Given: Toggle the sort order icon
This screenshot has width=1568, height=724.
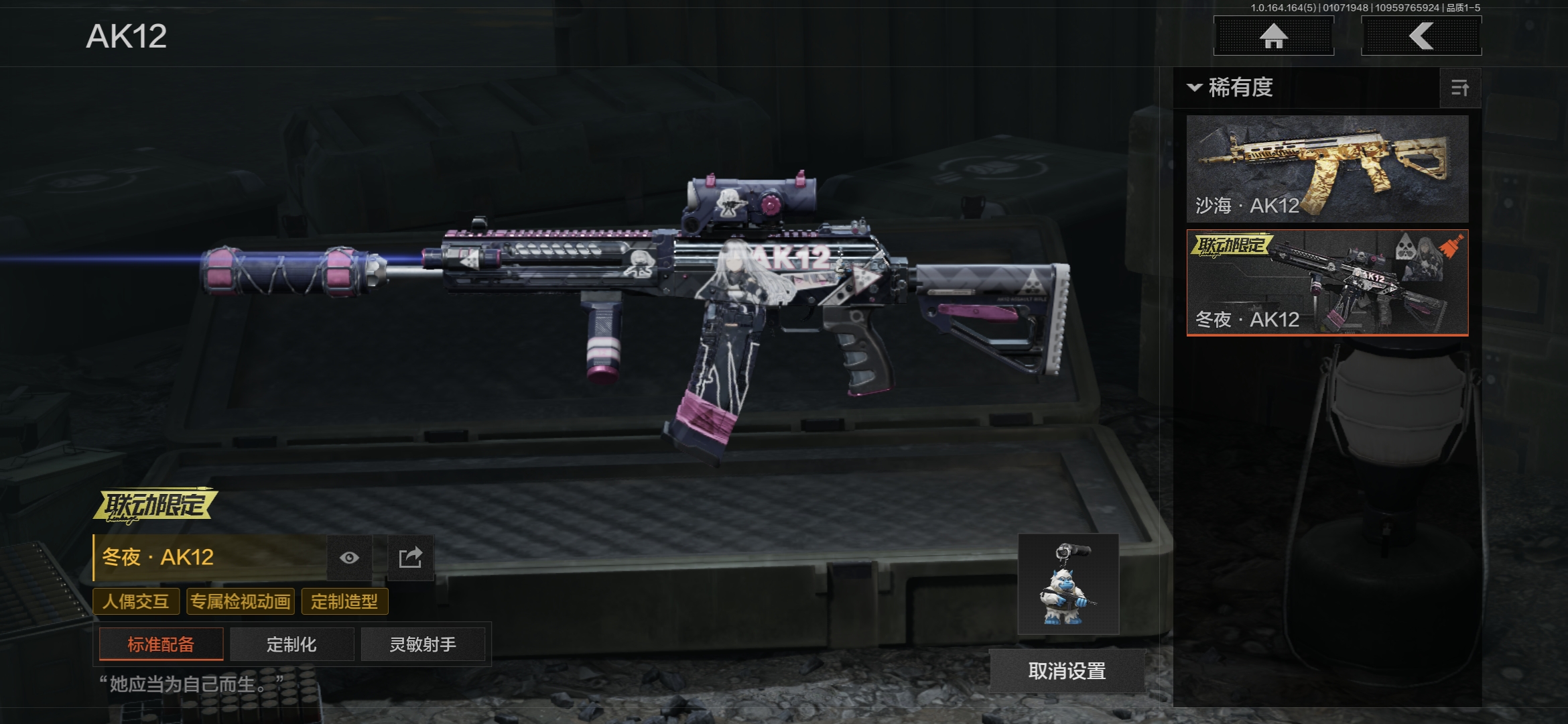Looking at the screenshot, I should point(1459,88).
